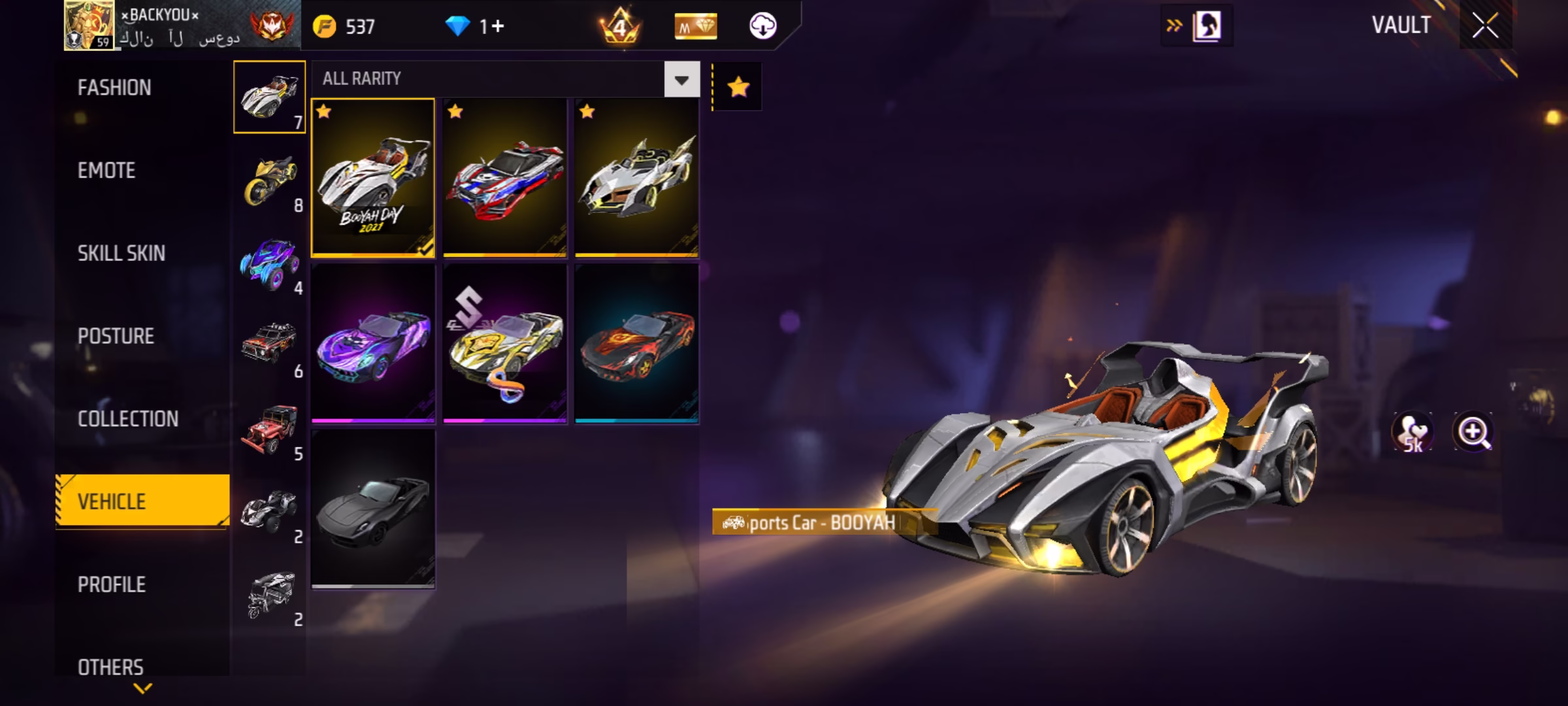Open the Profile section

click(112, 584)
